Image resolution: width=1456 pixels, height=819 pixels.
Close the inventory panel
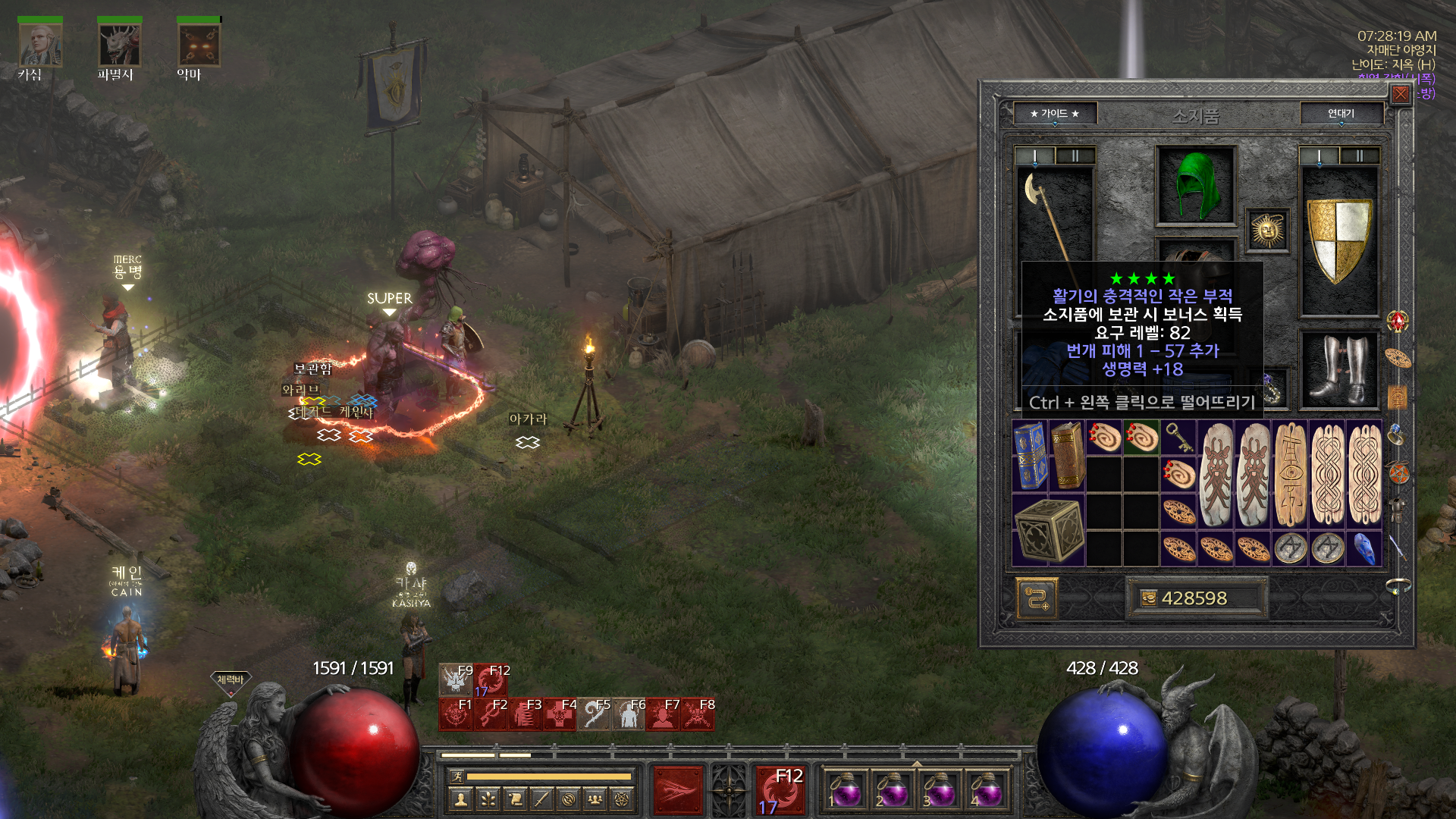coord(1400,94)
